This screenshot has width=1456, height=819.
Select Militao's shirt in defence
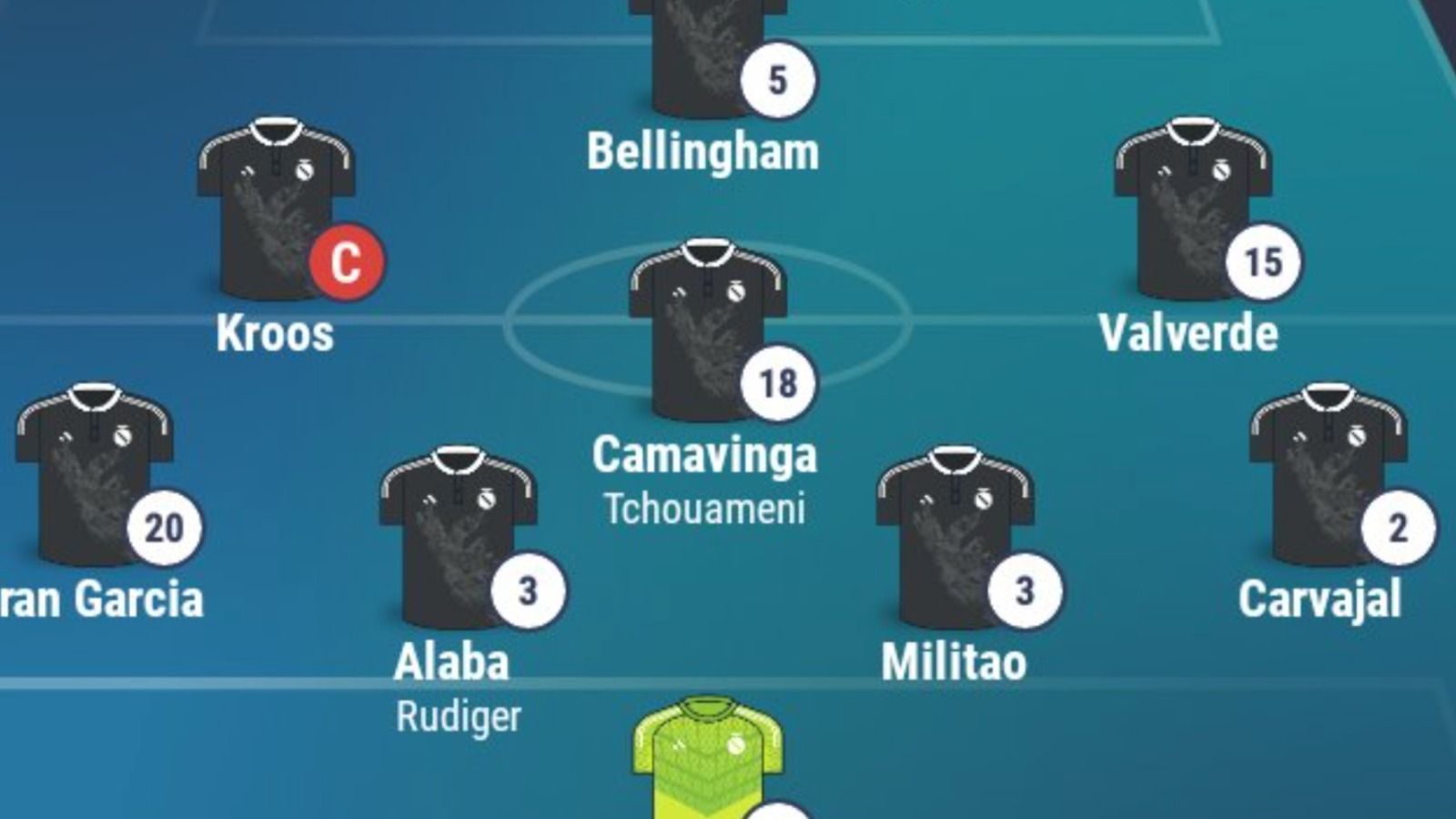point(954,537)
